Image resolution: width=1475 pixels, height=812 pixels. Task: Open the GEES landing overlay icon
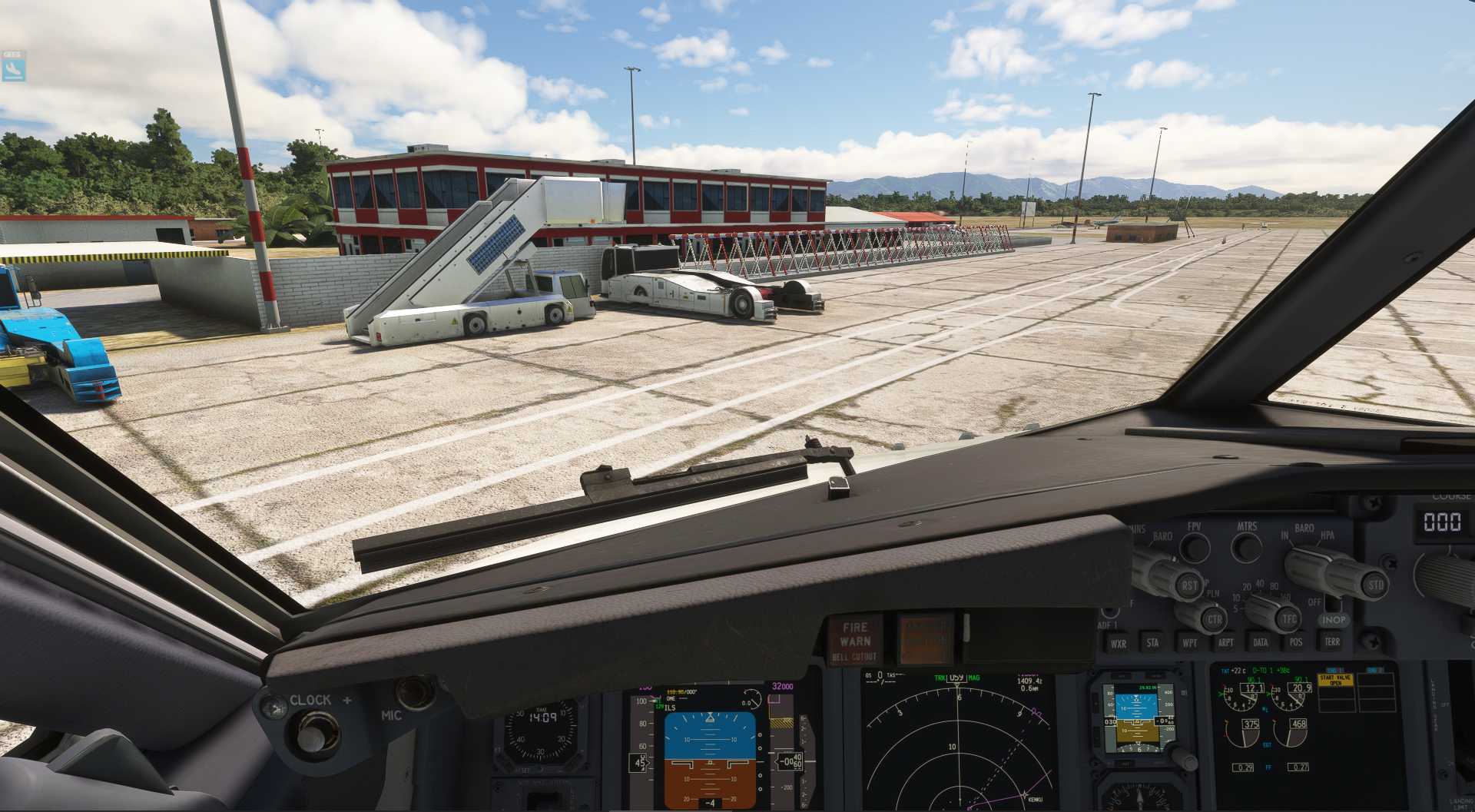point(14,67)
